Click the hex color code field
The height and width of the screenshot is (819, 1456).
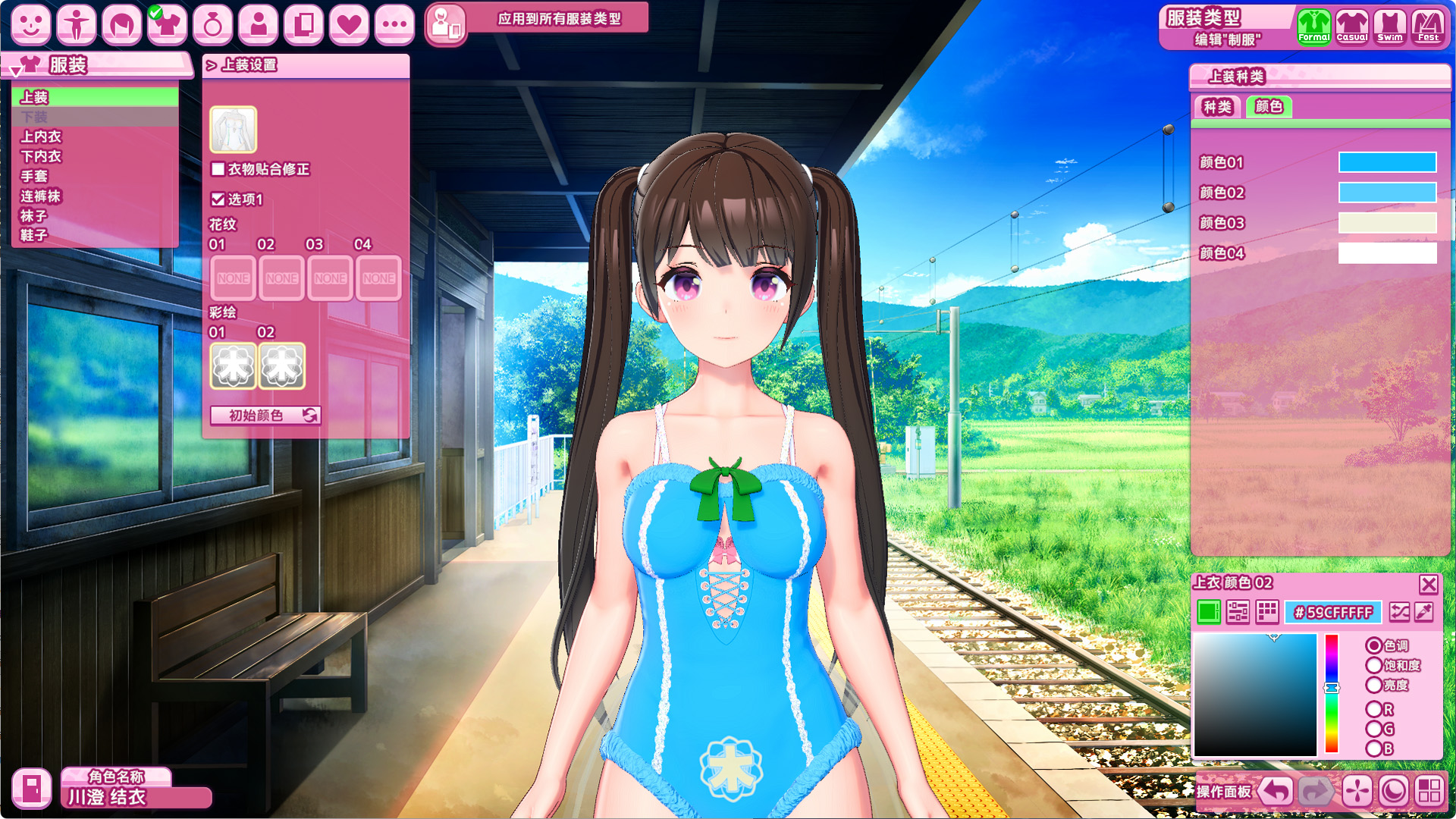[x=1333, y=612]
